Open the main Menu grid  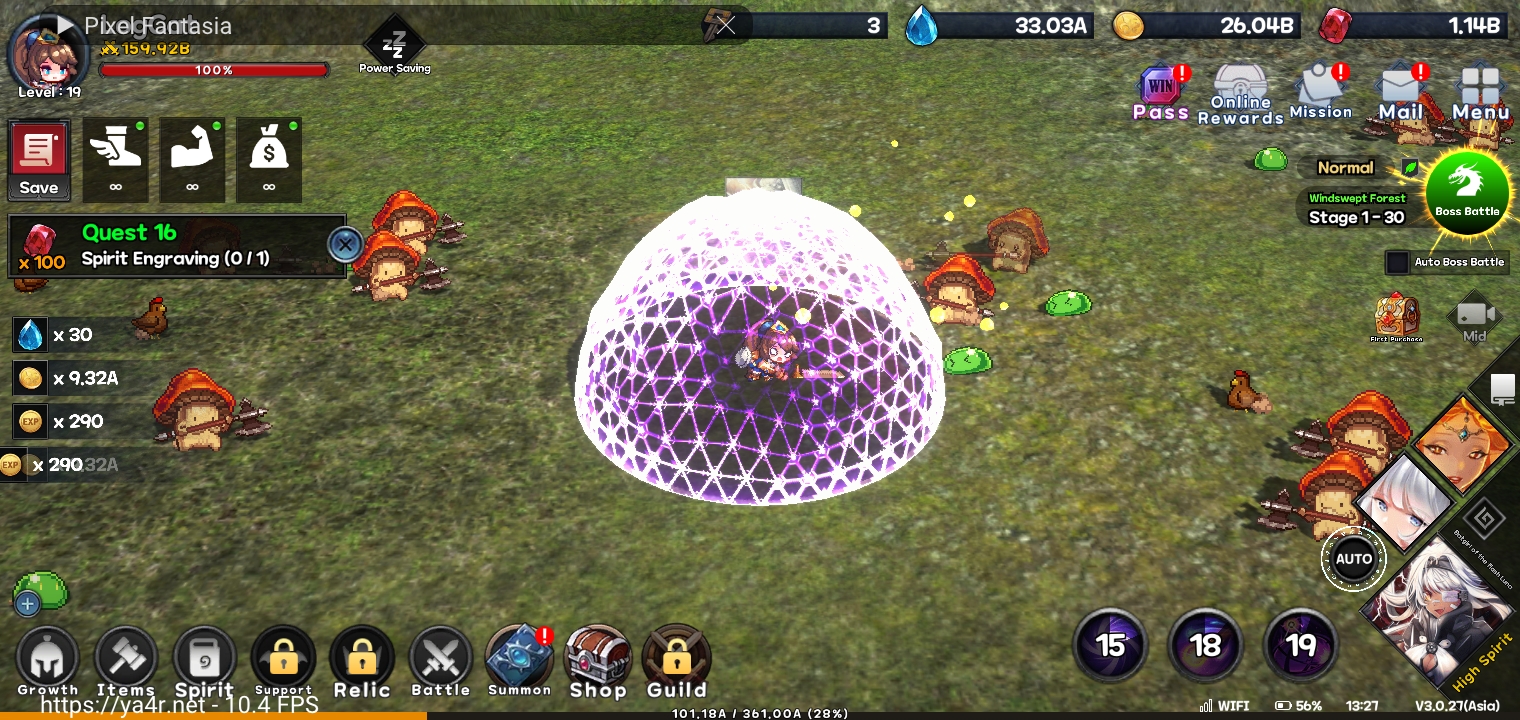[x=1480, y=93]
